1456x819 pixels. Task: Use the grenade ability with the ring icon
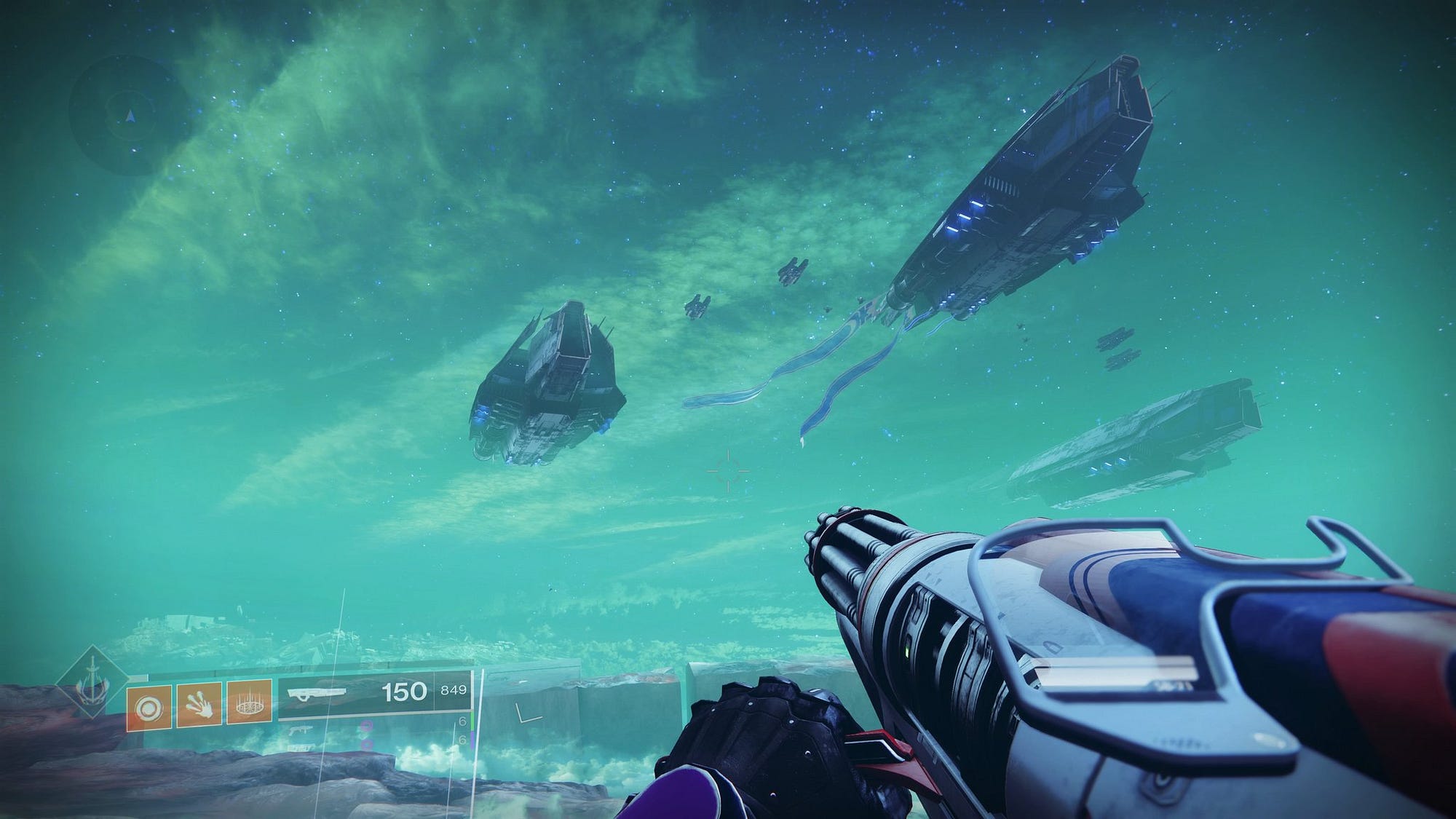(150, 708)
